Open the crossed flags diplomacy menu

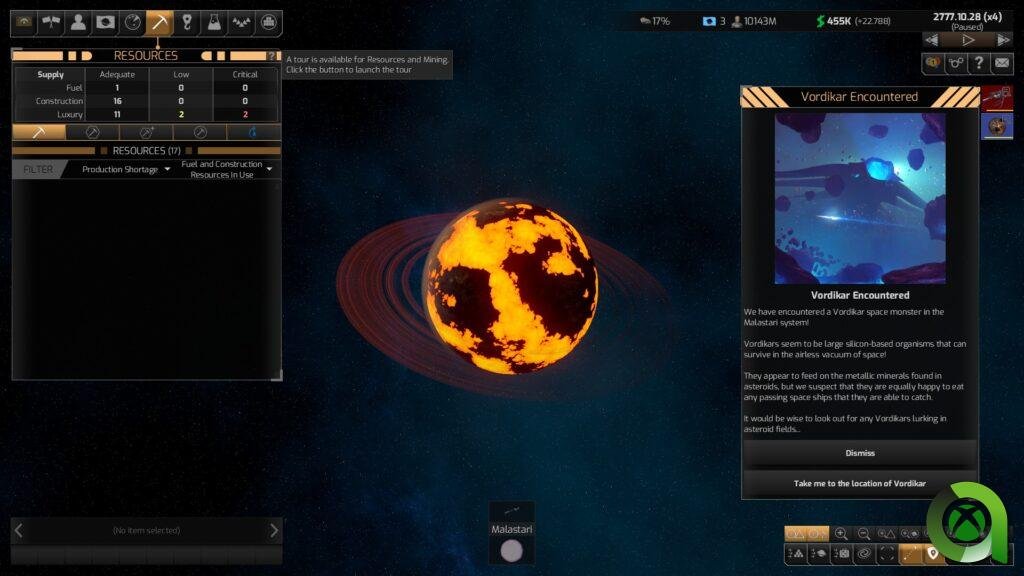pyautogui.click(x=51, y=22)
